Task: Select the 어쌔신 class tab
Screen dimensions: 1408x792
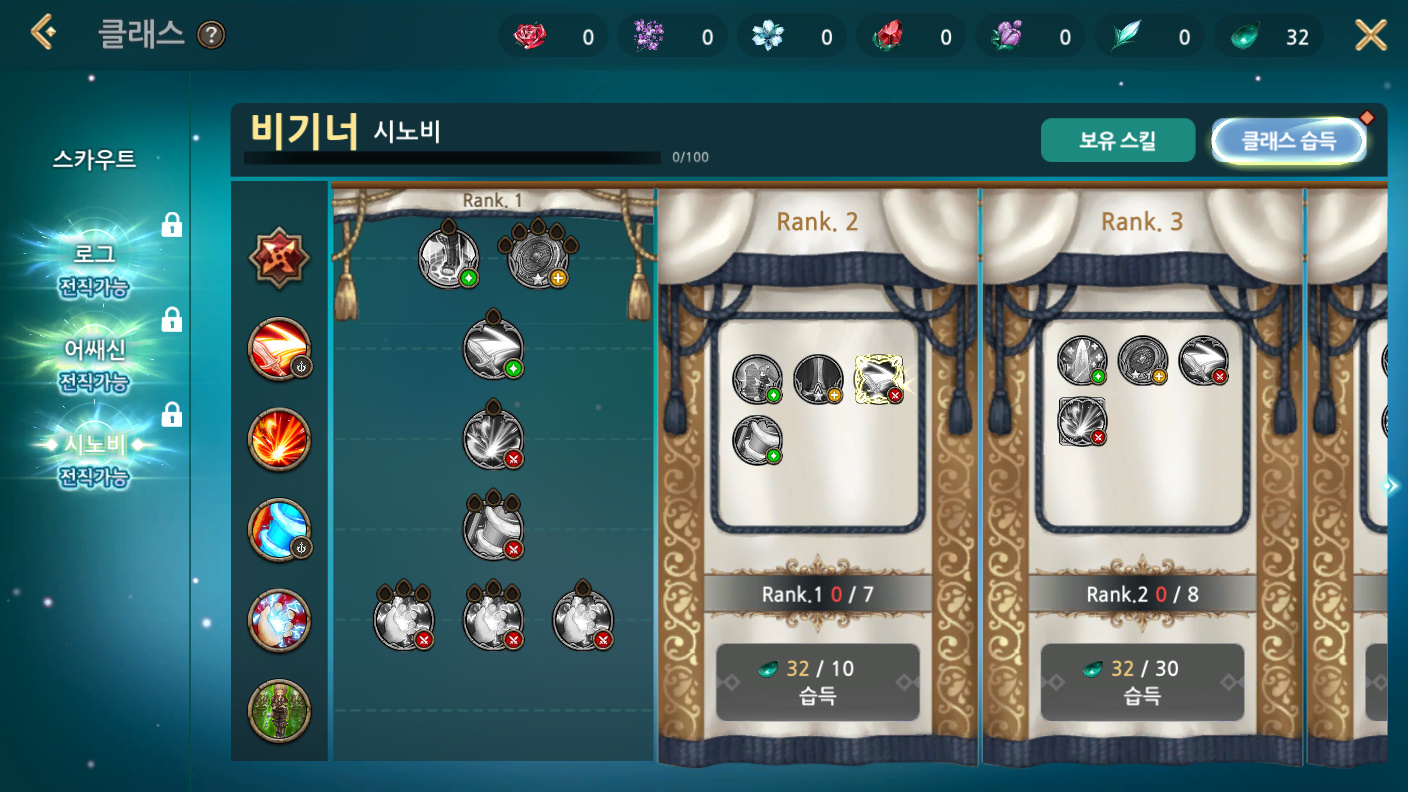Action: [x=94, y=363]
